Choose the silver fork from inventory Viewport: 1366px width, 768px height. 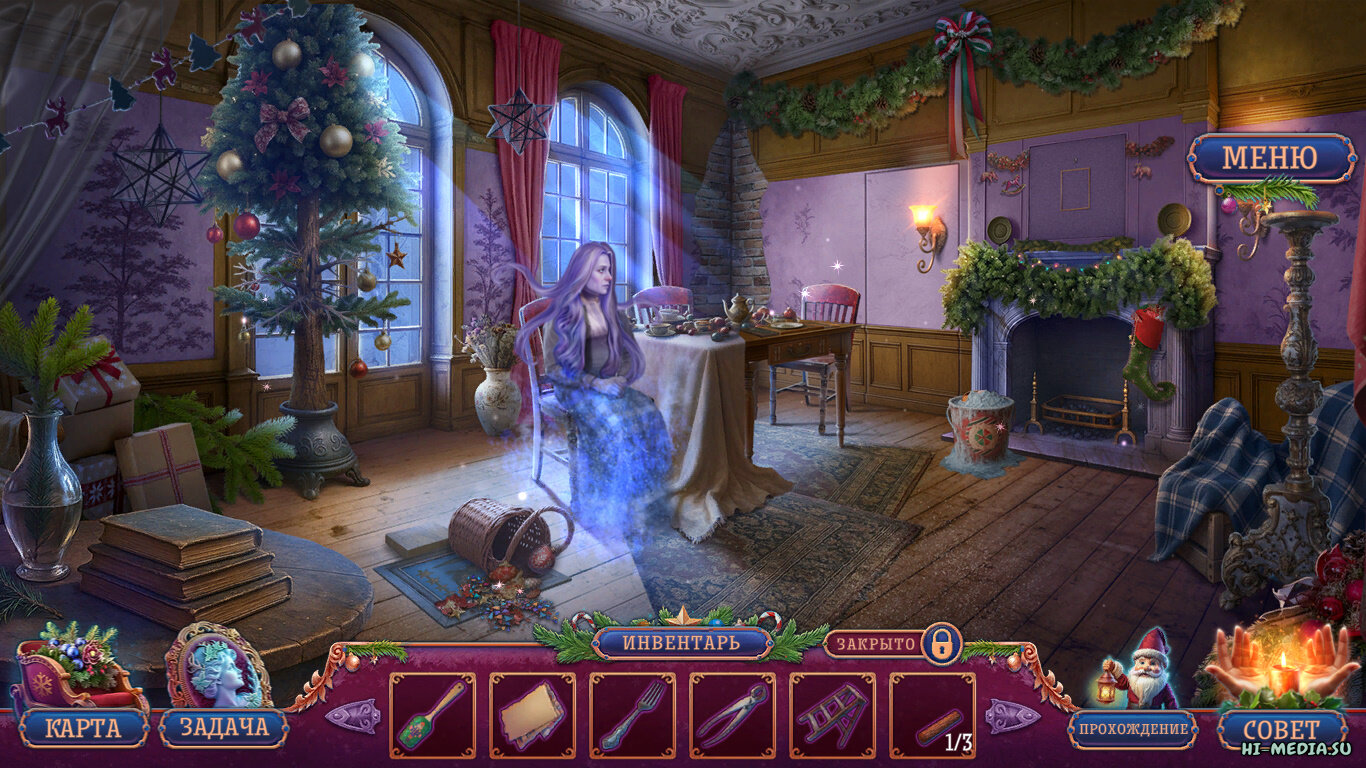[x=632, y=715]
